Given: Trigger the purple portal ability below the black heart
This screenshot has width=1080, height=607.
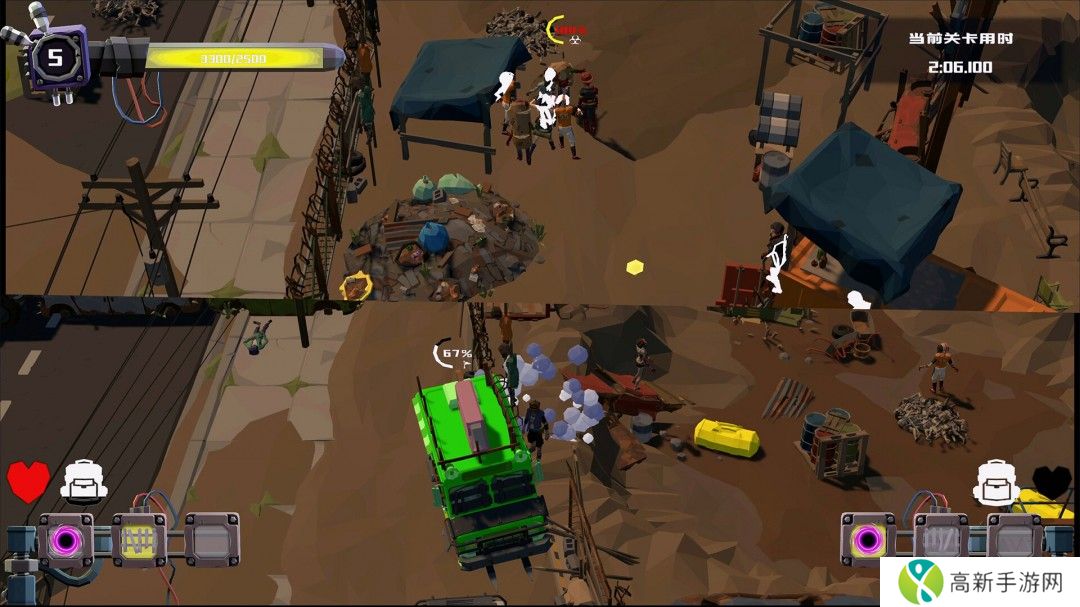Looking at the screenshot, I should tap(867, 540).
